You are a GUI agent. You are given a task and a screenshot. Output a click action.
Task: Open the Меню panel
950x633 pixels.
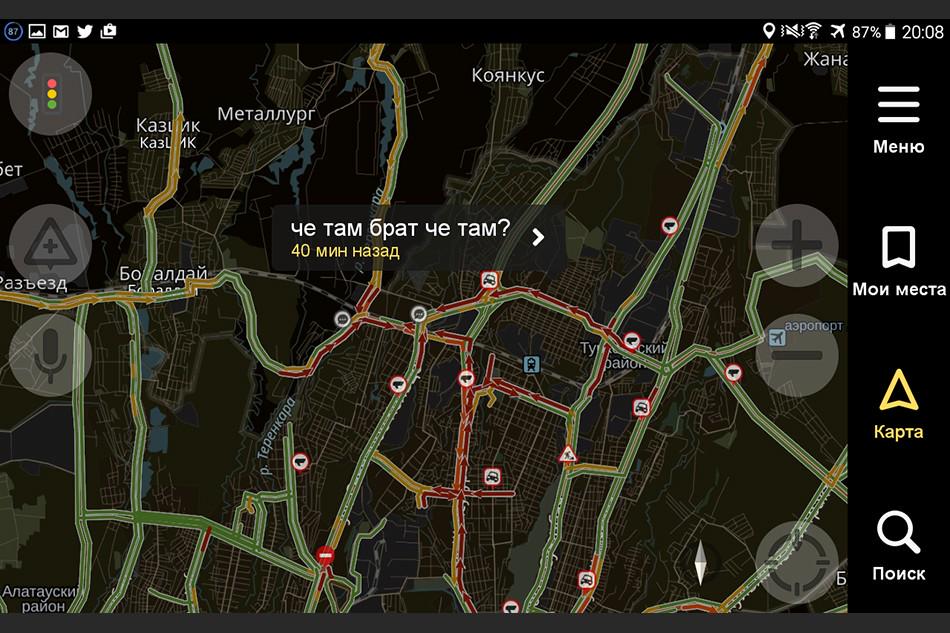click(898, 119)
